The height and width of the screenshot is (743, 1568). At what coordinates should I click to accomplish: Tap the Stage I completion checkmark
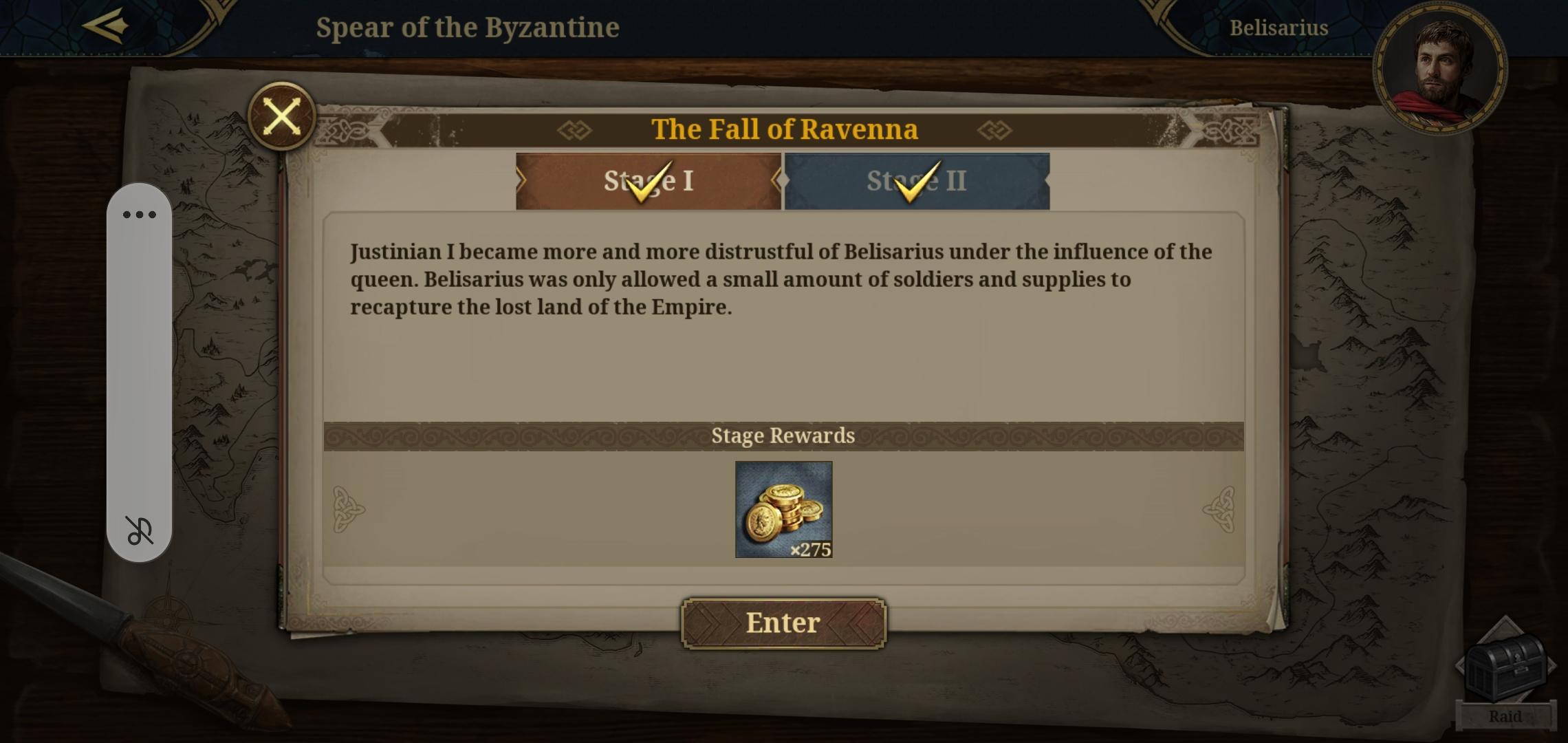651,180
